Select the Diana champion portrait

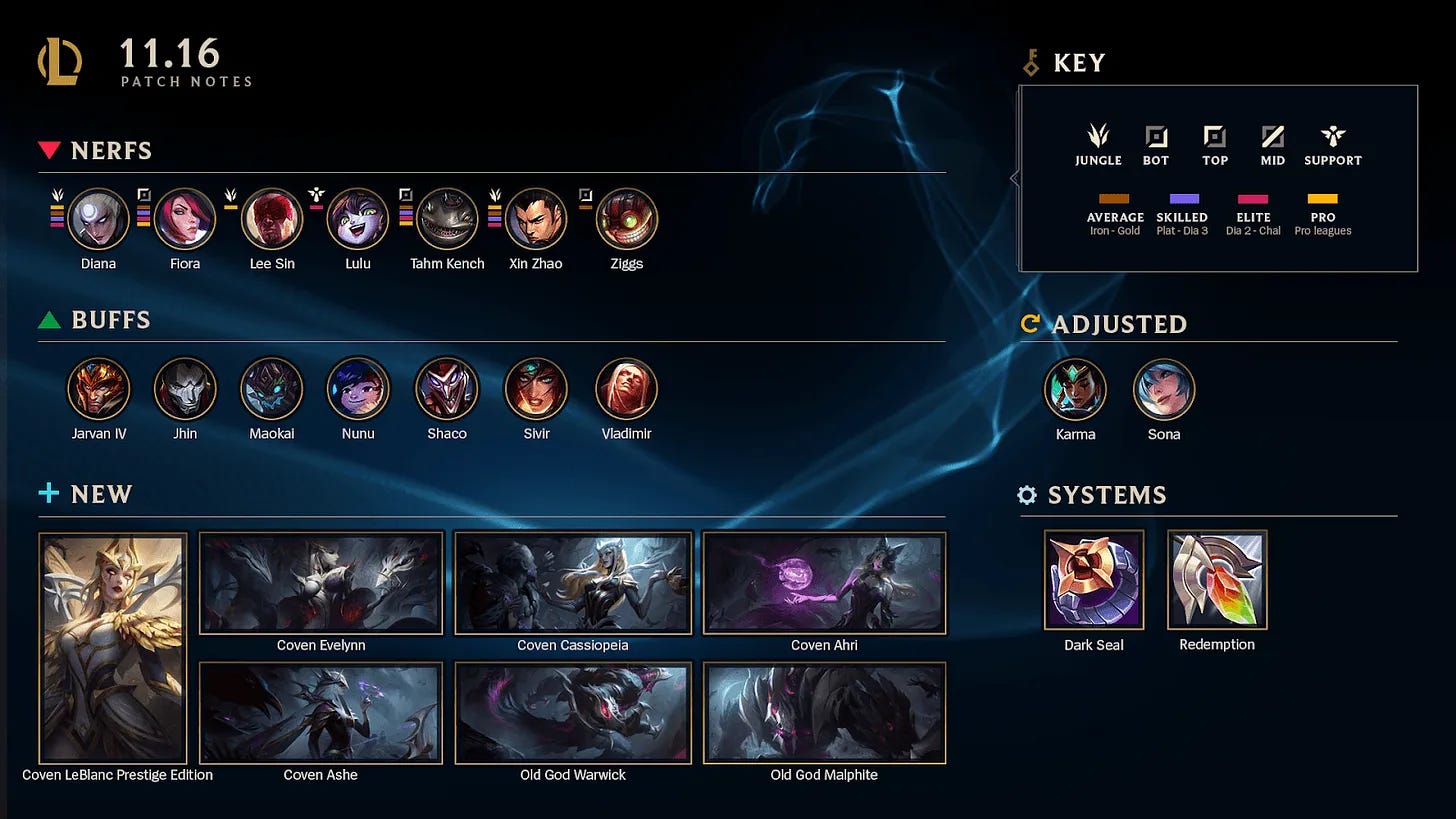tap(98, 219)
